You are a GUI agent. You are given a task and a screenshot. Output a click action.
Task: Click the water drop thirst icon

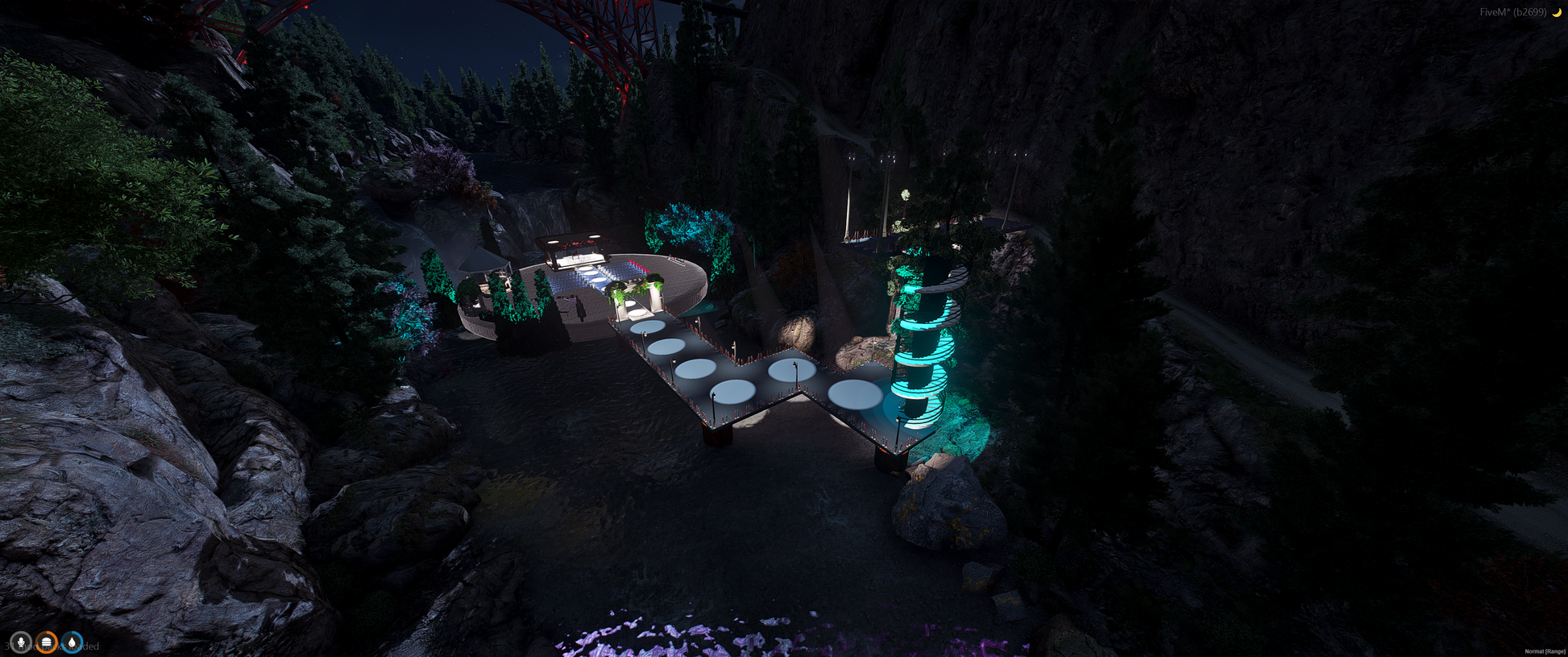click(73, 642)
